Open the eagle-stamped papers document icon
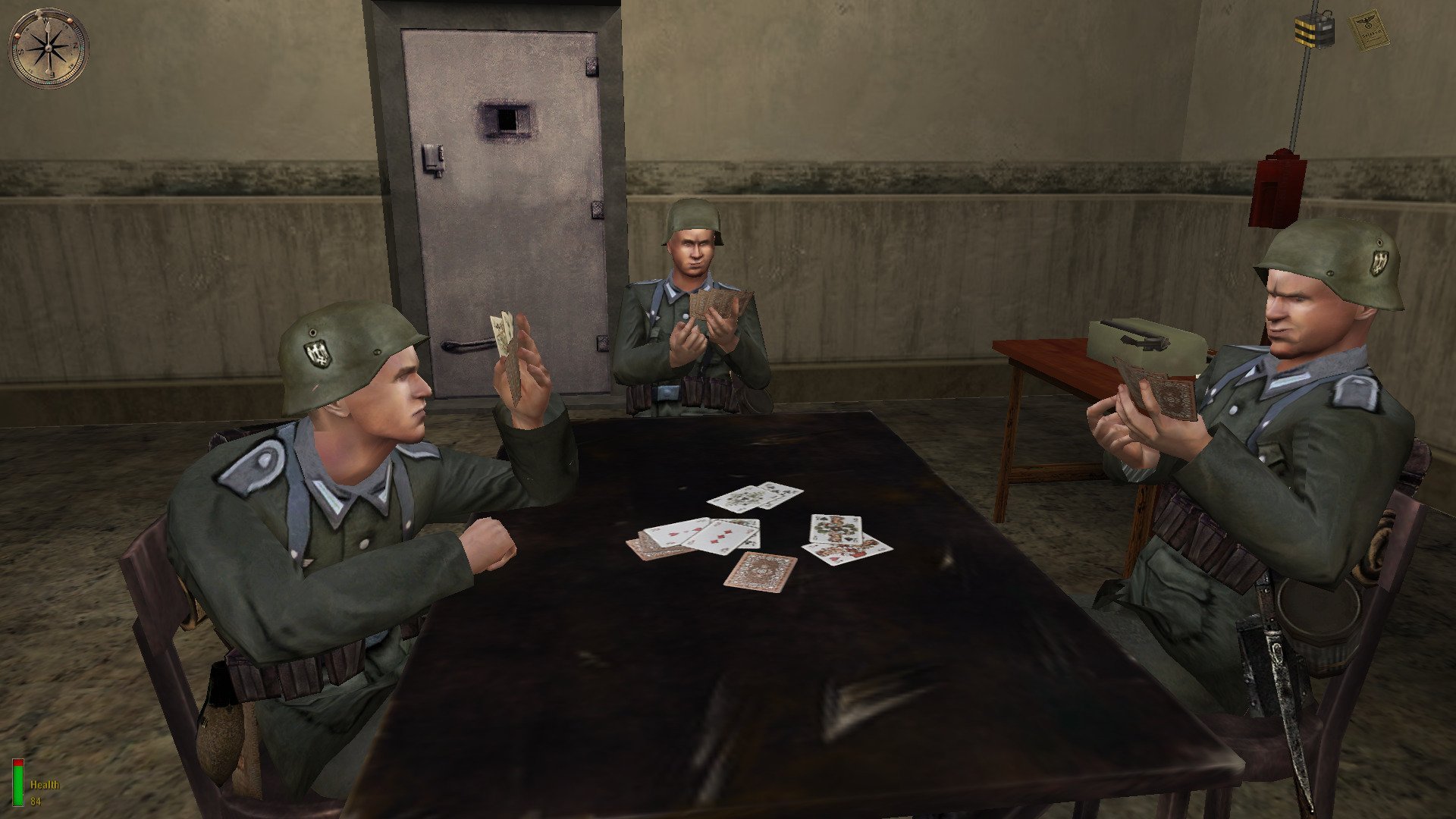The width and height of the screenshot is (1456, 819). tap(1368, 30)
